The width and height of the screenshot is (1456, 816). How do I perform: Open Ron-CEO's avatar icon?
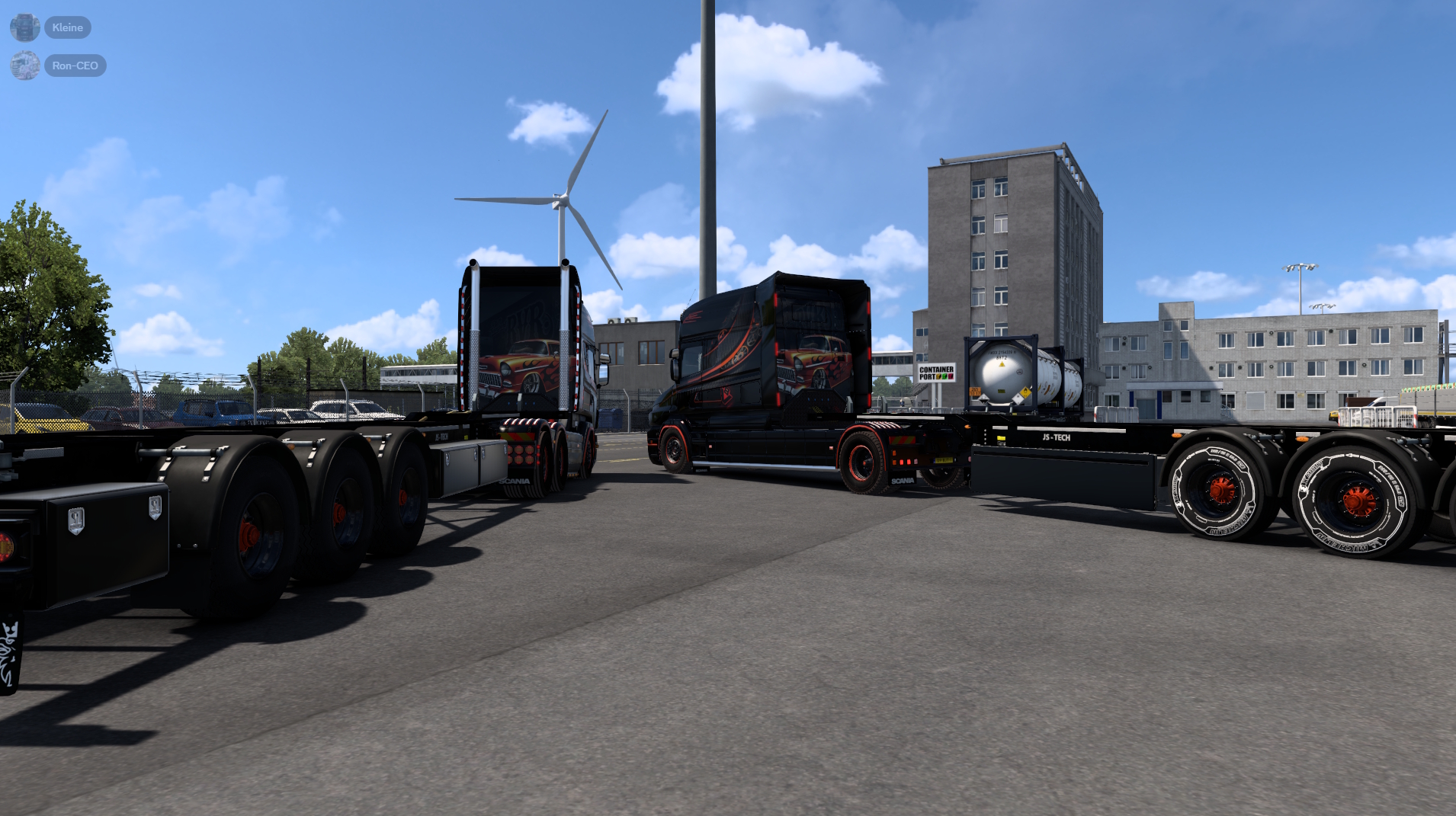coord(25,66)
